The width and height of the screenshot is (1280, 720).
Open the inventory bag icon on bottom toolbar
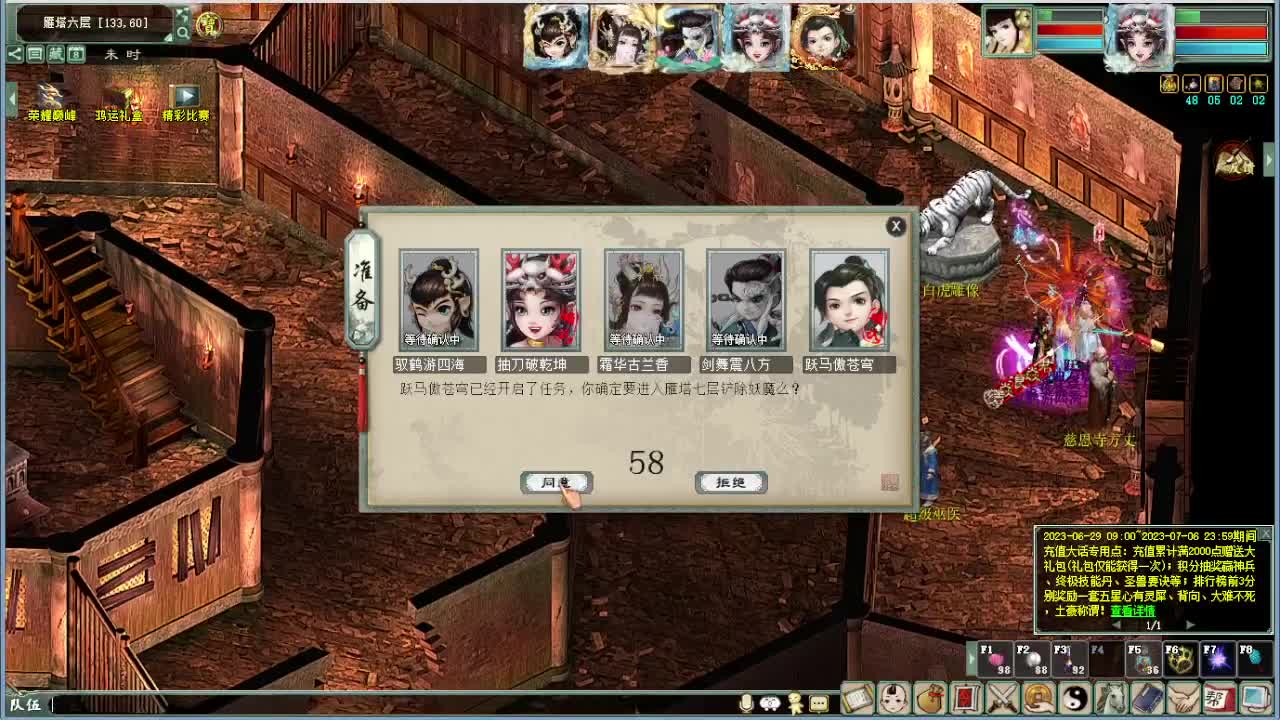(x=930, y=700)
